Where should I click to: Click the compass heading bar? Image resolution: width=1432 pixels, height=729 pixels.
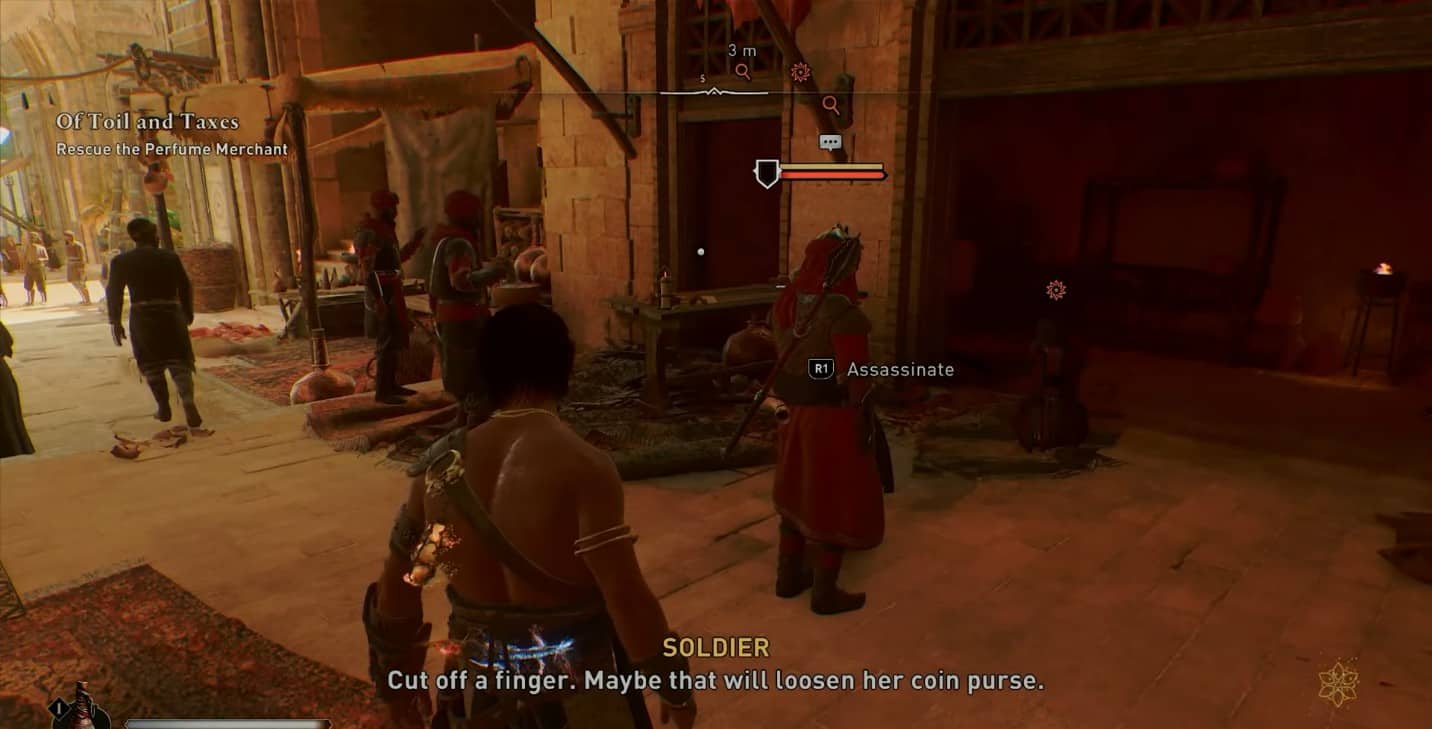coord(714,92)
